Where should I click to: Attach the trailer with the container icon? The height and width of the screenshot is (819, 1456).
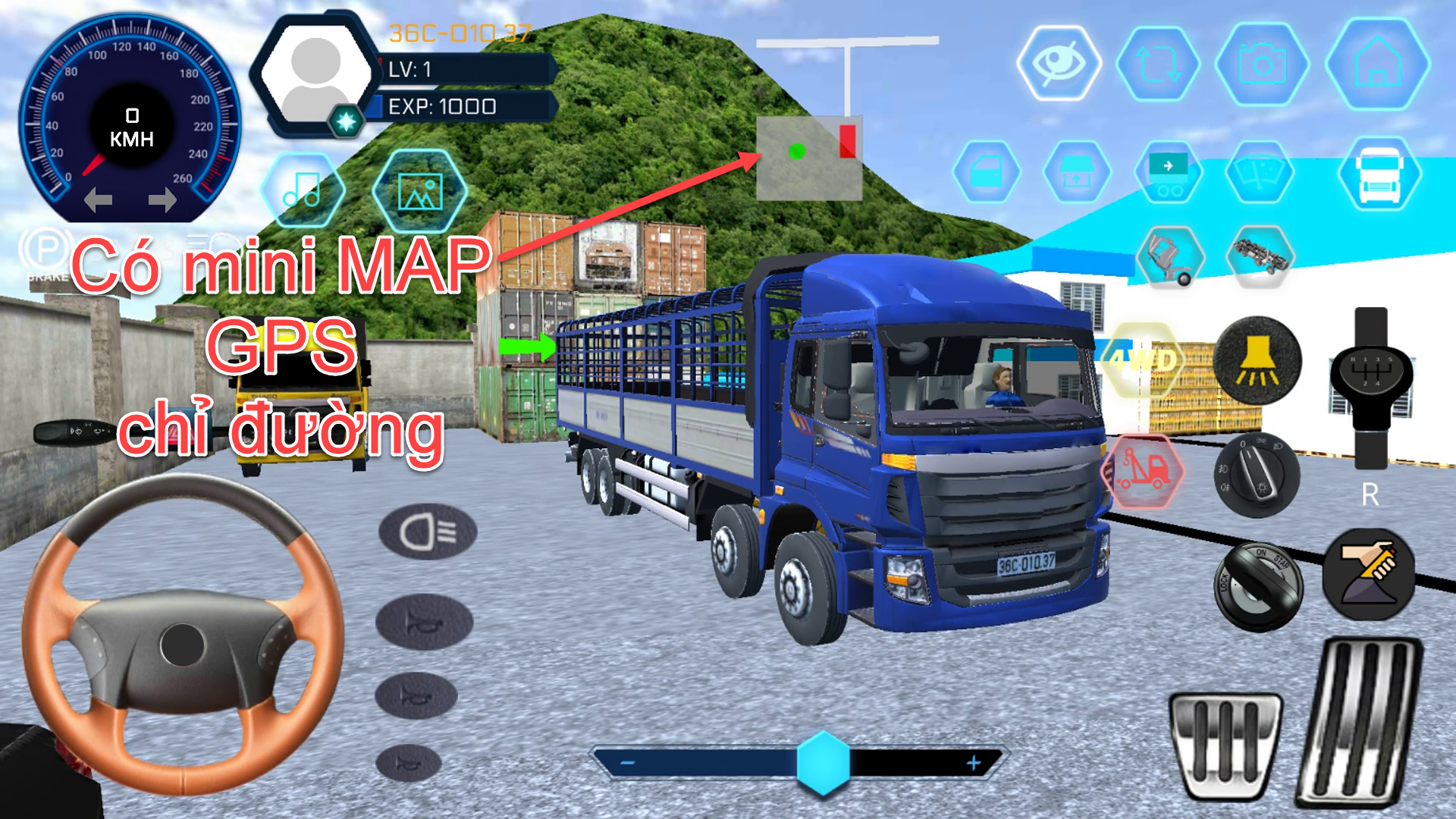pyautogui.click(x=1169, y=173)
